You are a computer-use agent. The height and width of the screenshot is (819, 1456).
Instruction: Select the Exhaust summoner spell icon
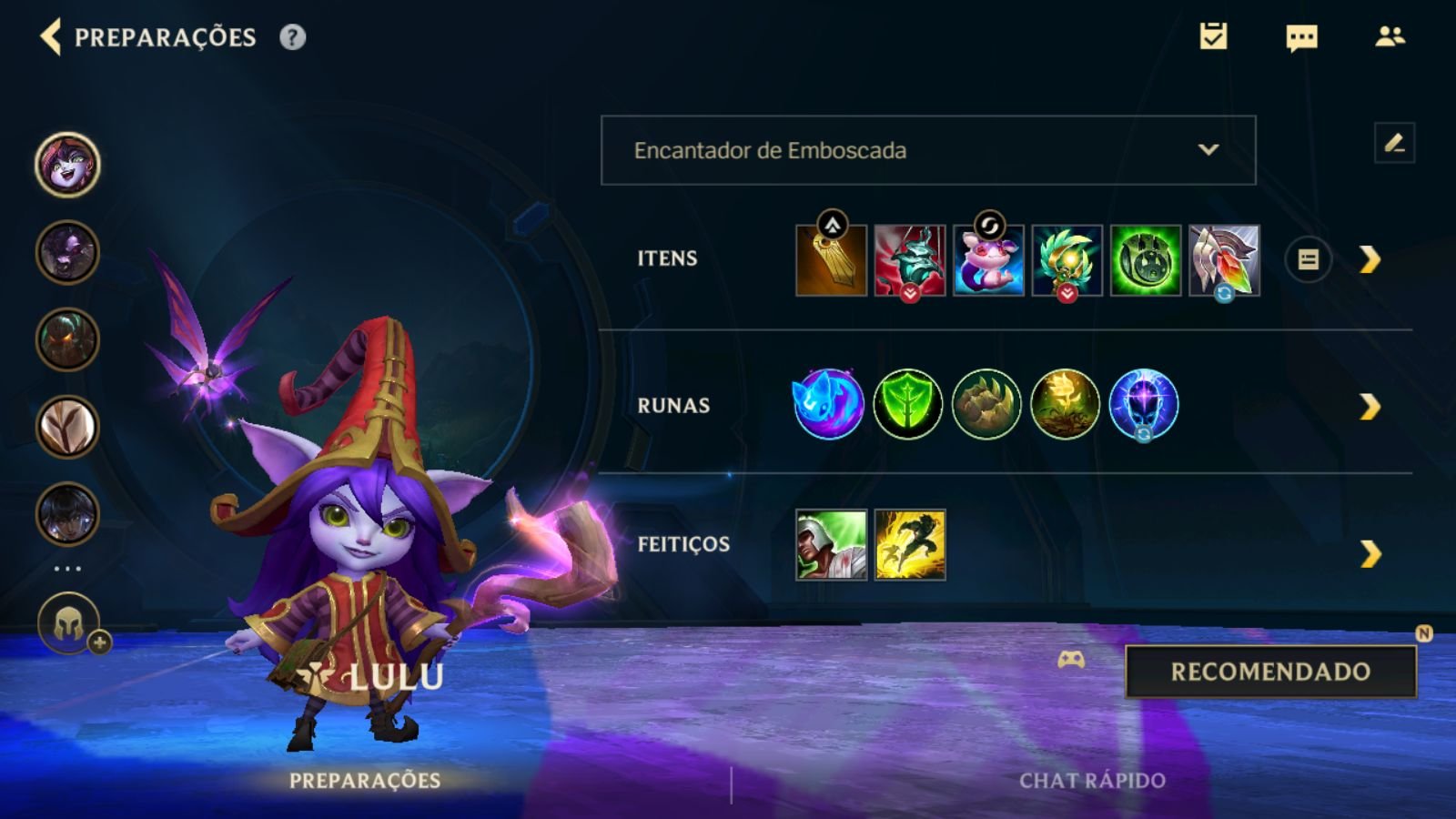[x=831, y=545]
